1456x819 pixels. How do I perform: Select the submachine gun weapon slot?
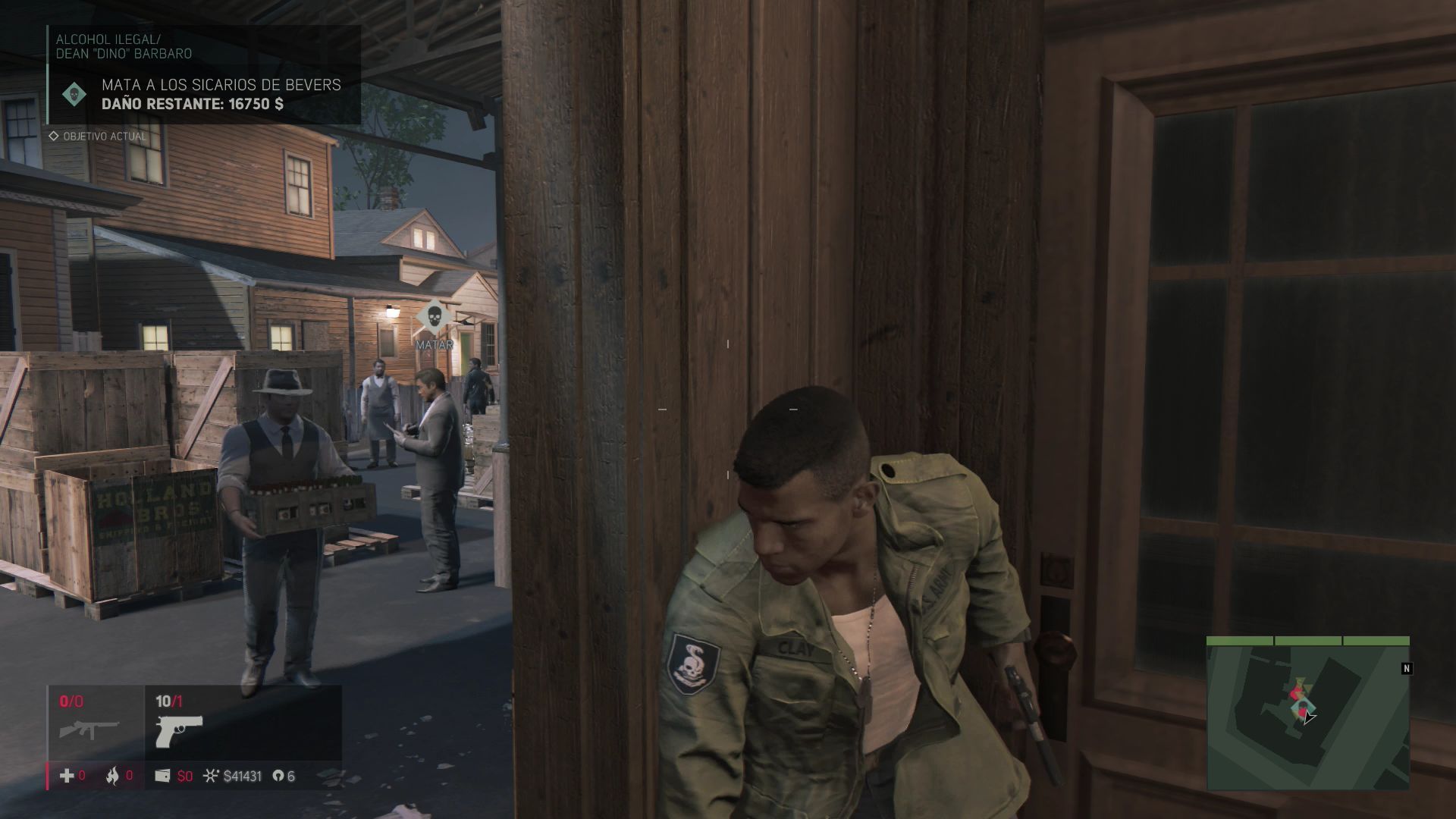(x=89, y=730)
